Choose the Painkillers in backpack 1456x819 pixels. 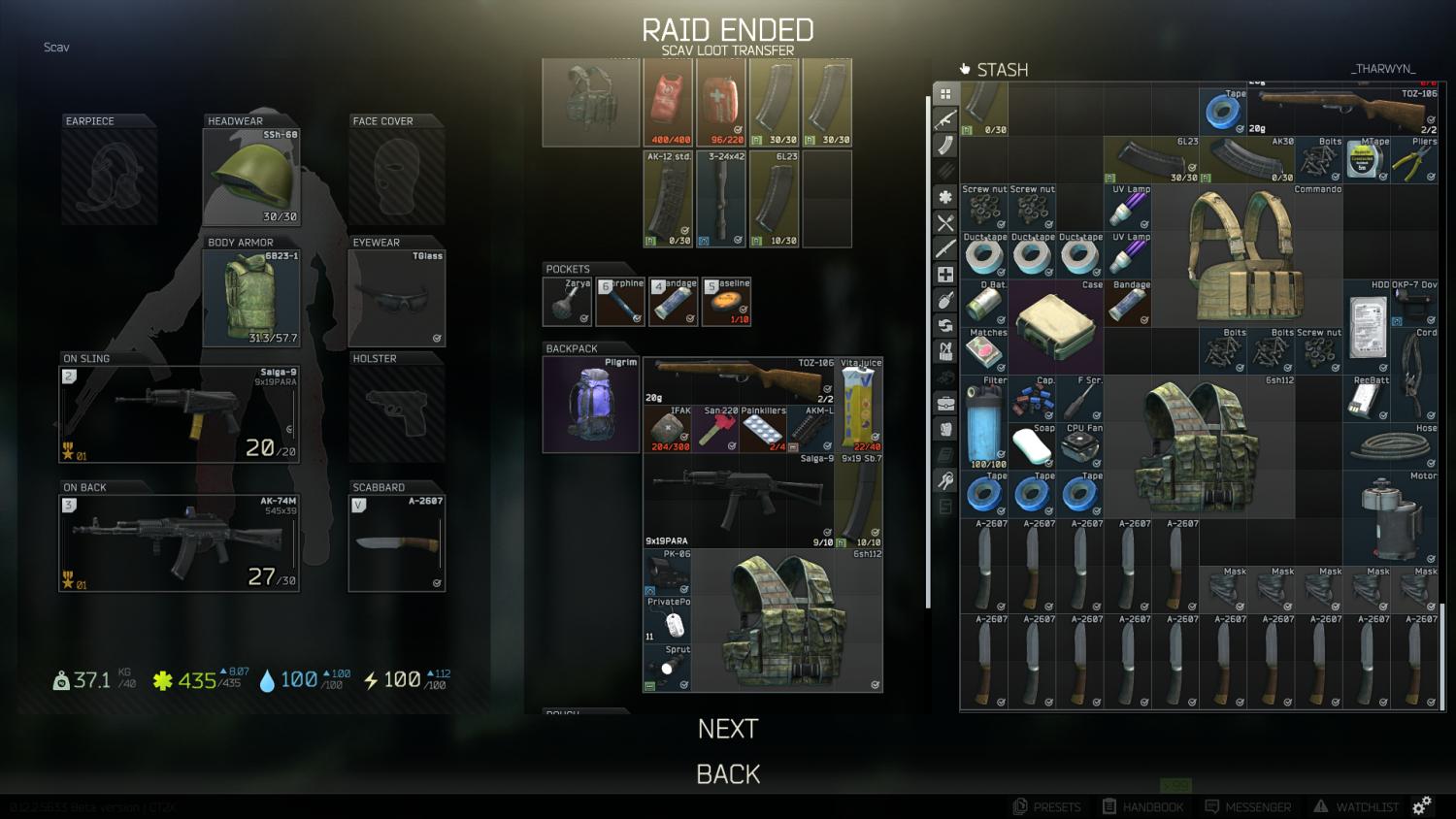click(x=763, y=429)
